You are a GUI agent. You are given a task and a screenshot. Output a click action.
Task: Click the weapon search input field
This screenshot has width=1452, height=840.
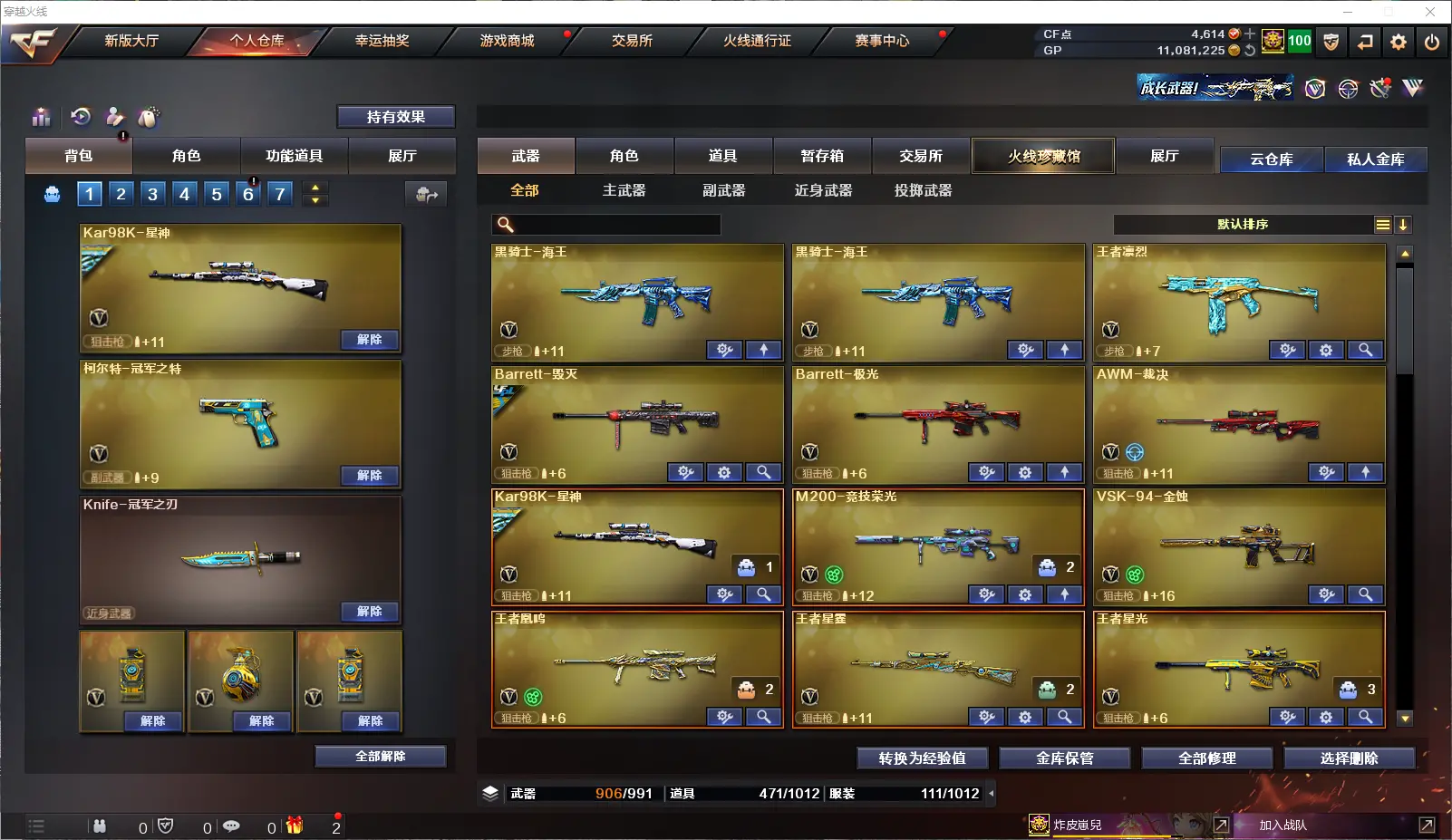tap(607, 224)
